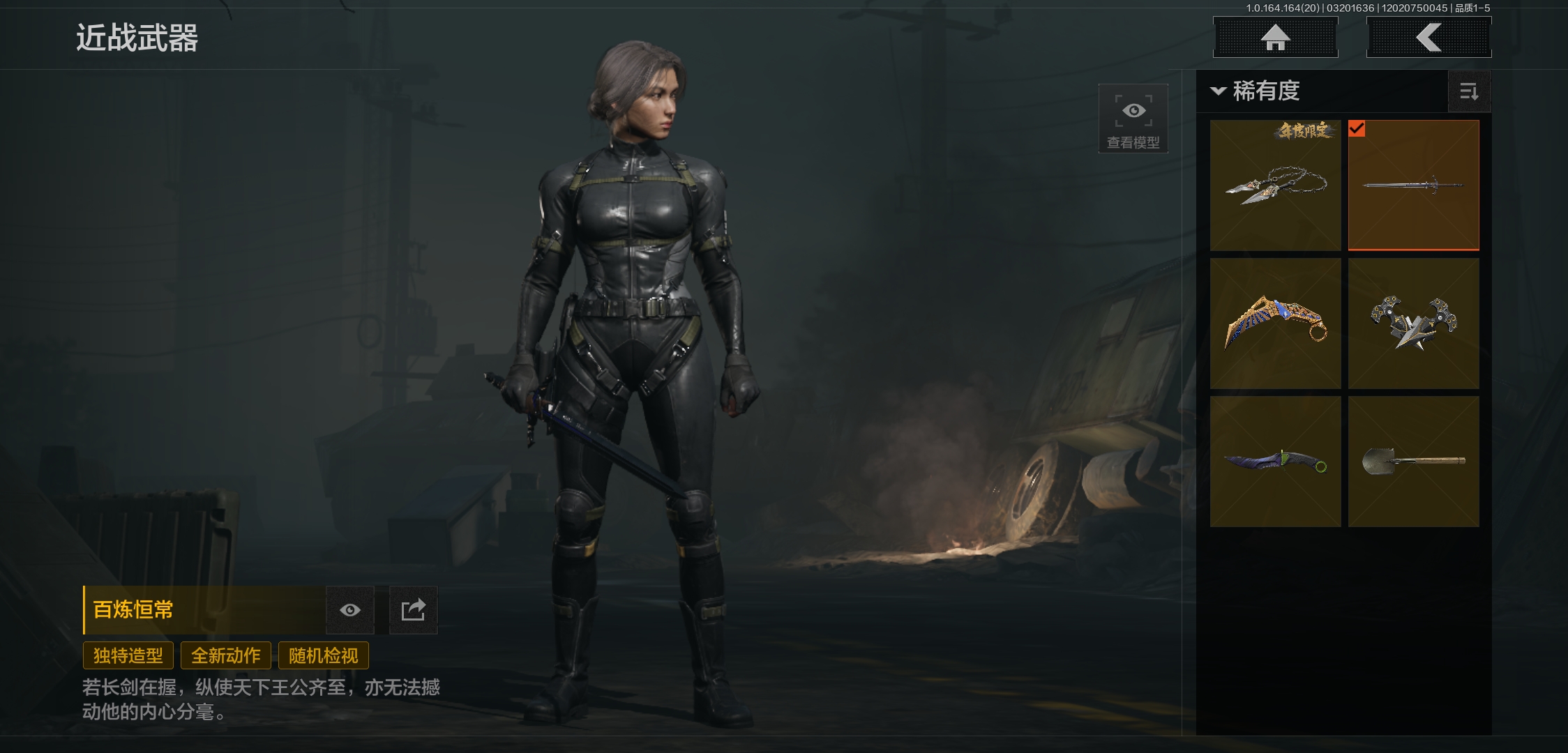The width and height of the screenshot is (1568, 753).
Task: Select the chained twin daggers skin
Action: point(1275,185)
